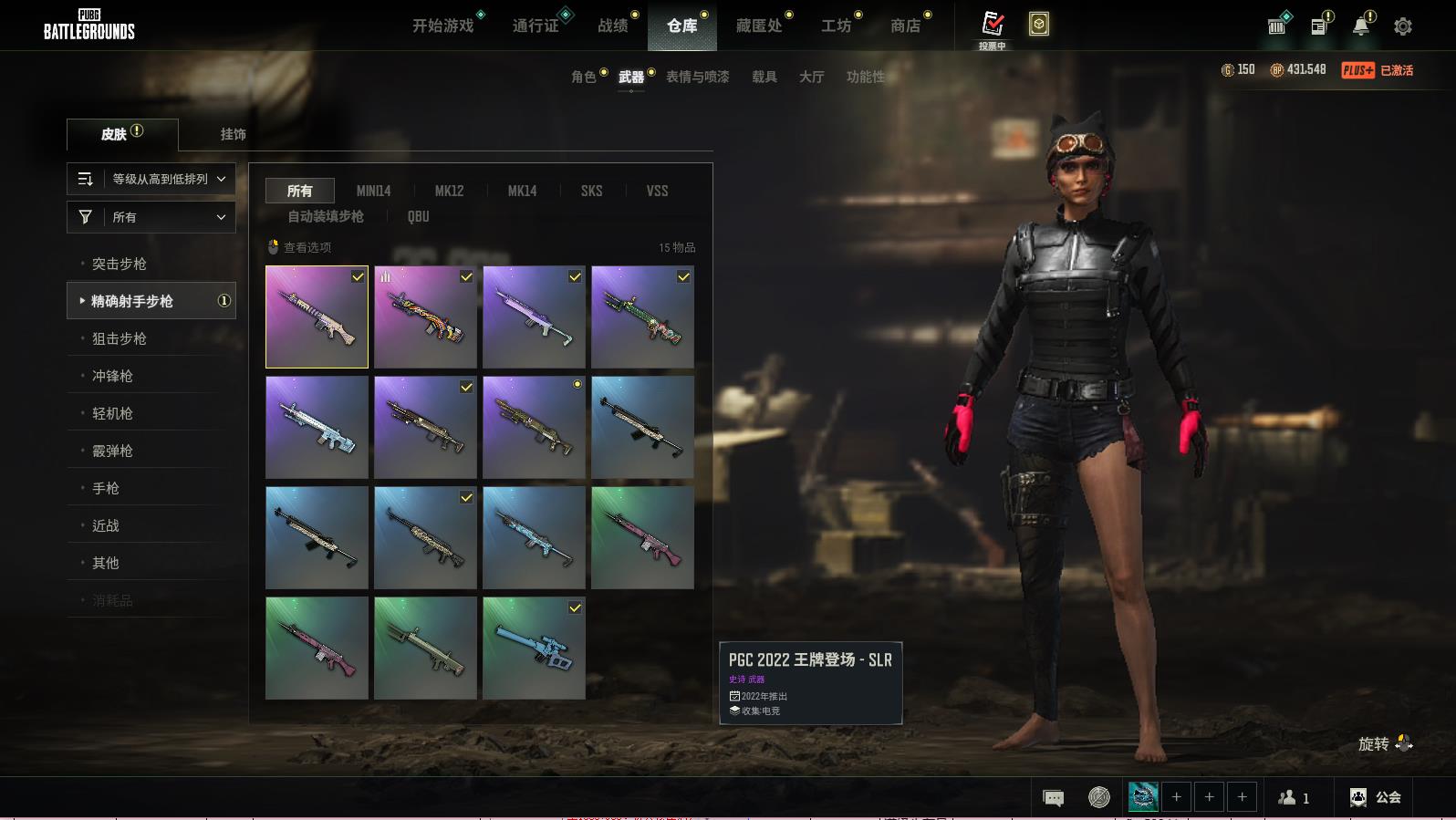The height and width of the screenshot is (820, 1456).
Task: Filter skins by SKS
Action: [x=591, y=191]
